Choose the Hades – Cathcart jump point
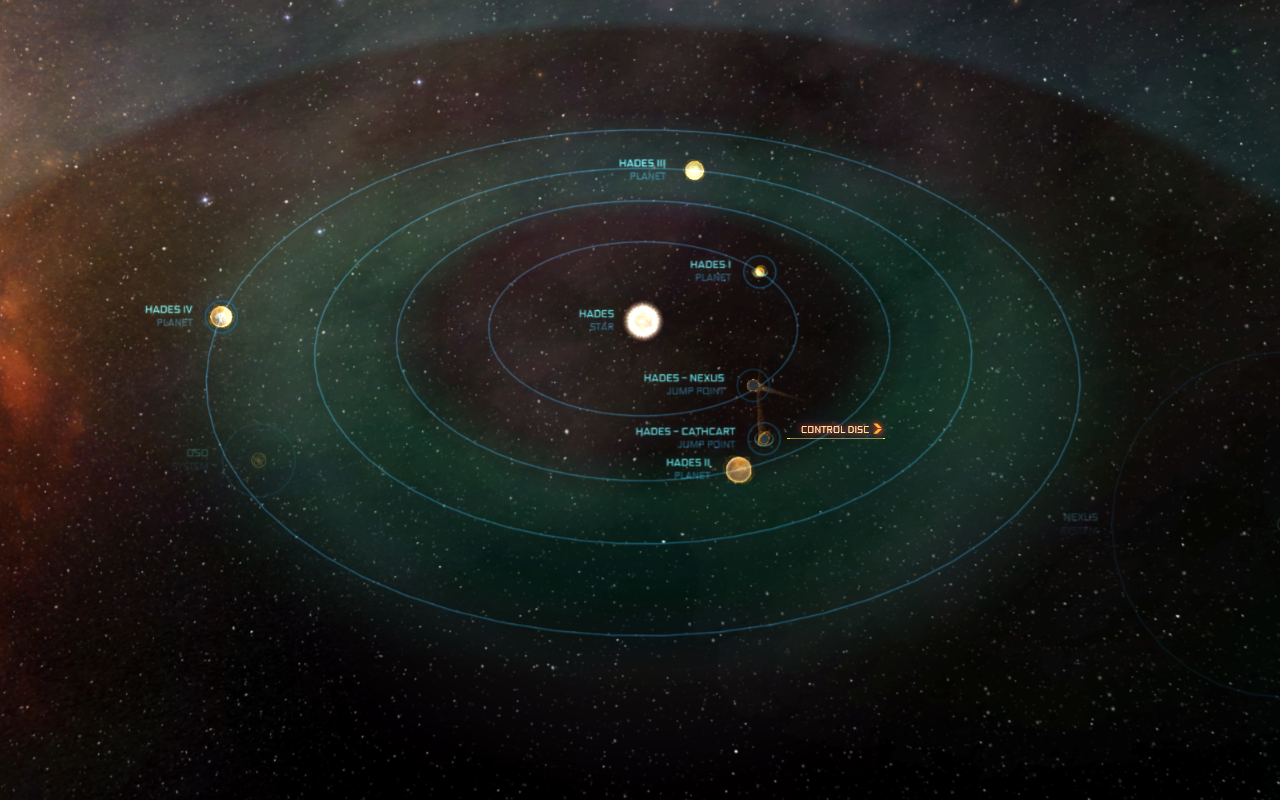 [764, 438]
